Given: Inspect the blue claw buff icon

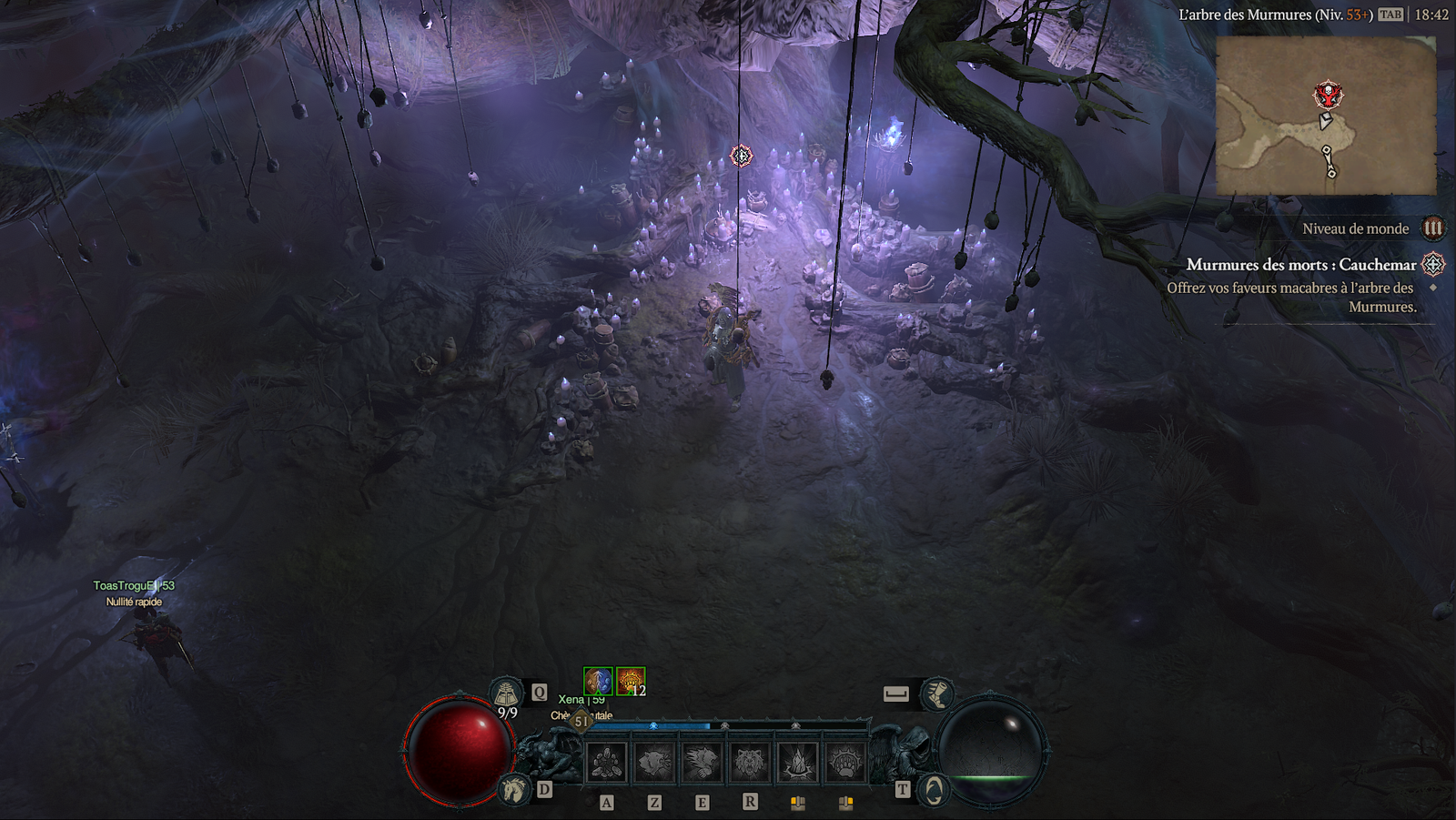Looking at the screenshot, I should 598,681.
